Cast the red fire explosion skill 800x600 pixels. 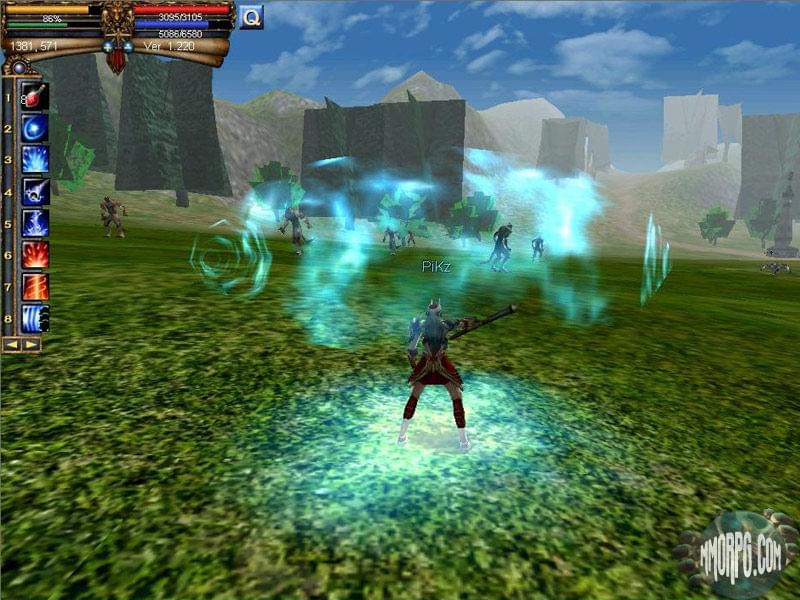[x=34, y=255]
